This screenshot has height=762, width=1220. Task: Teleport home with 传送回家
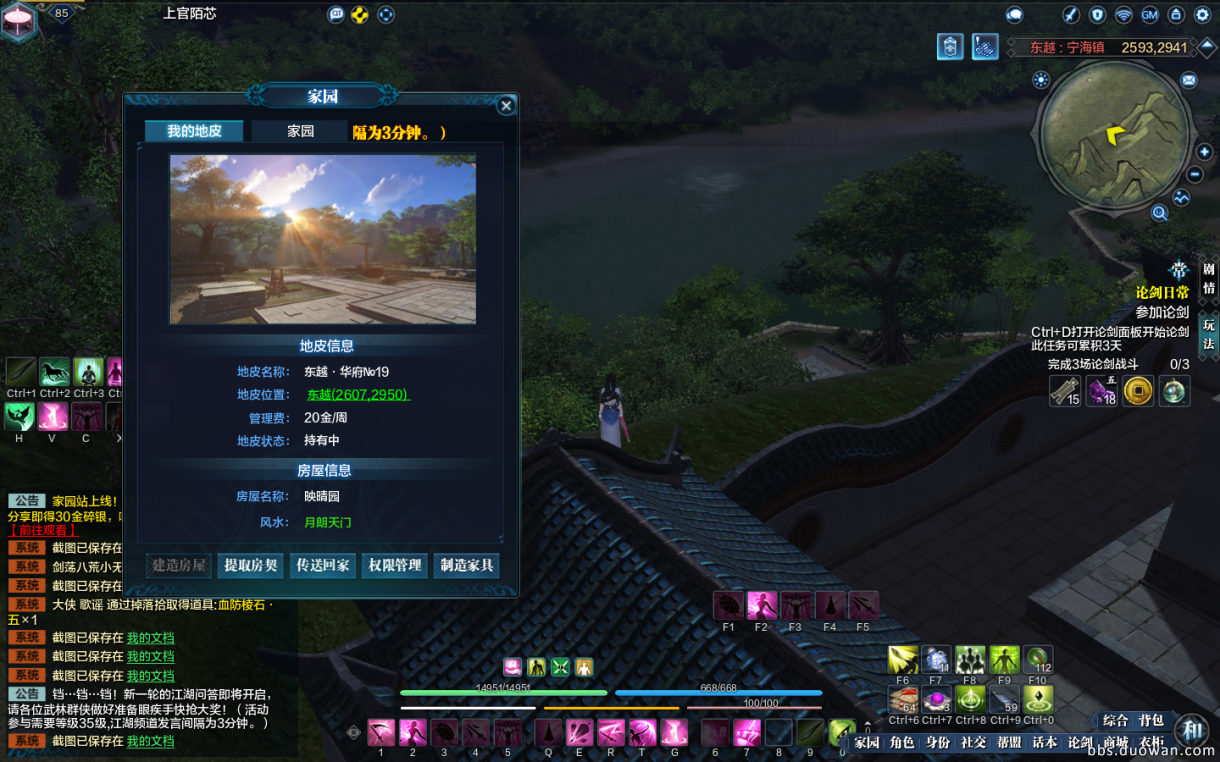[322, 565]
